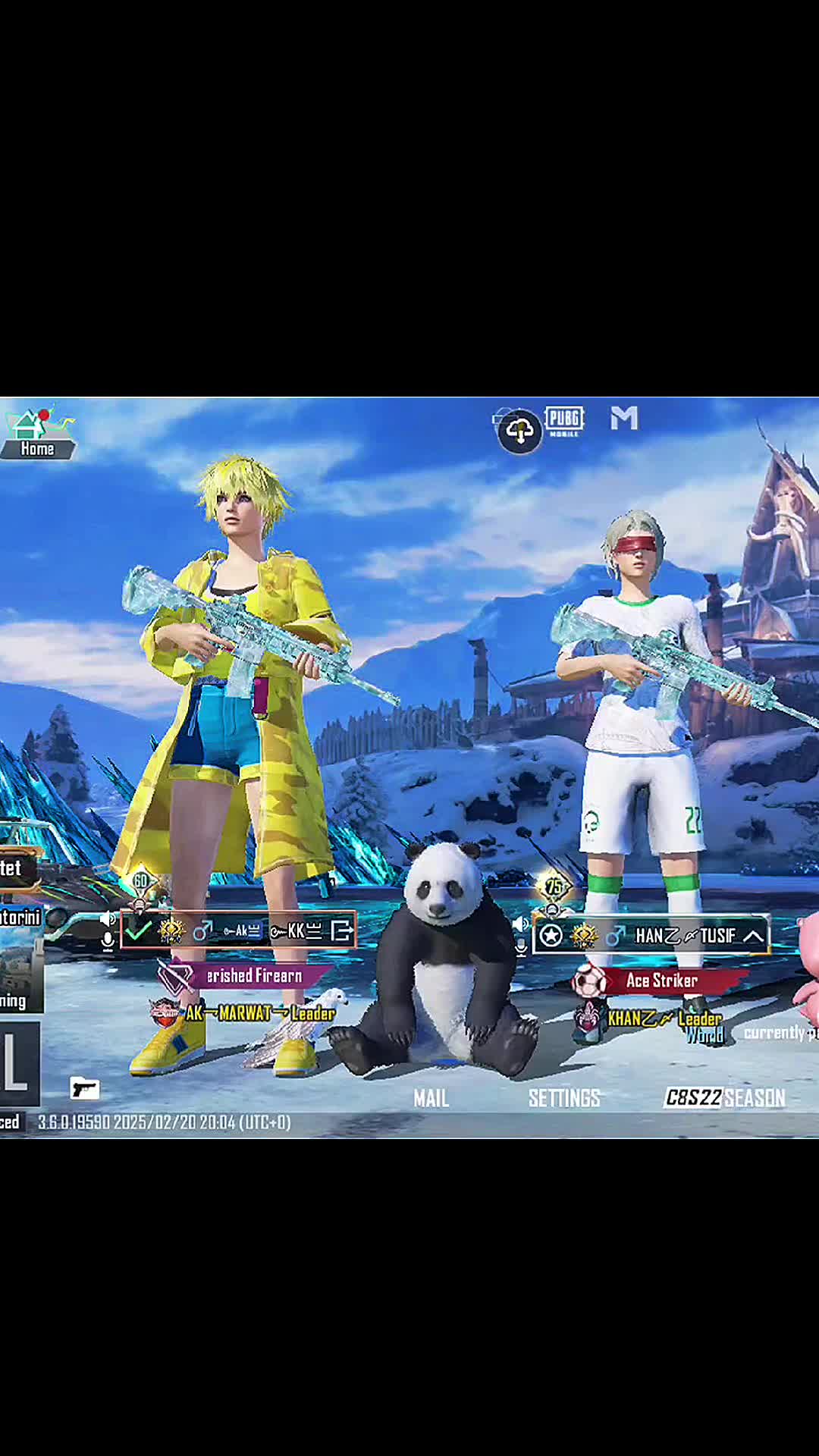View the C8S22 Season page
The width and height of the screenshot is (819, 1456).
(724, 1098)
